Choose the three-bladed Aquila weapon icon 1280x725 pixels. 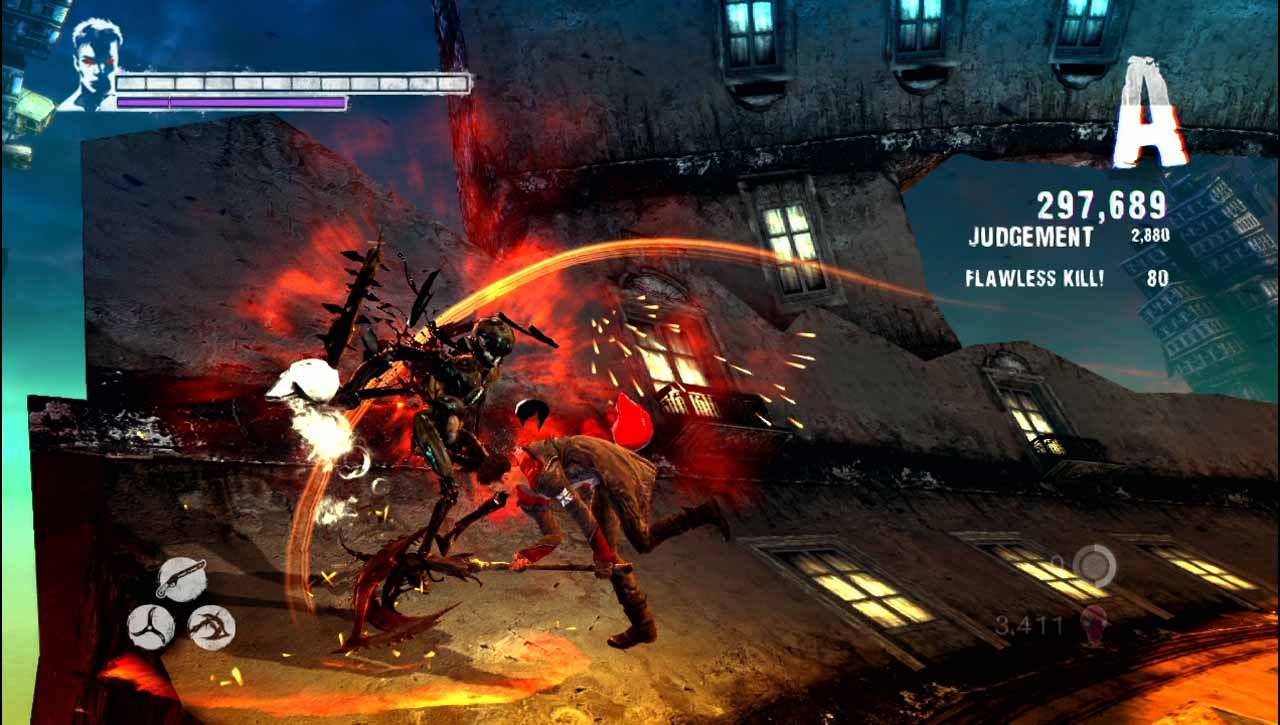click(x=151, y=627)
